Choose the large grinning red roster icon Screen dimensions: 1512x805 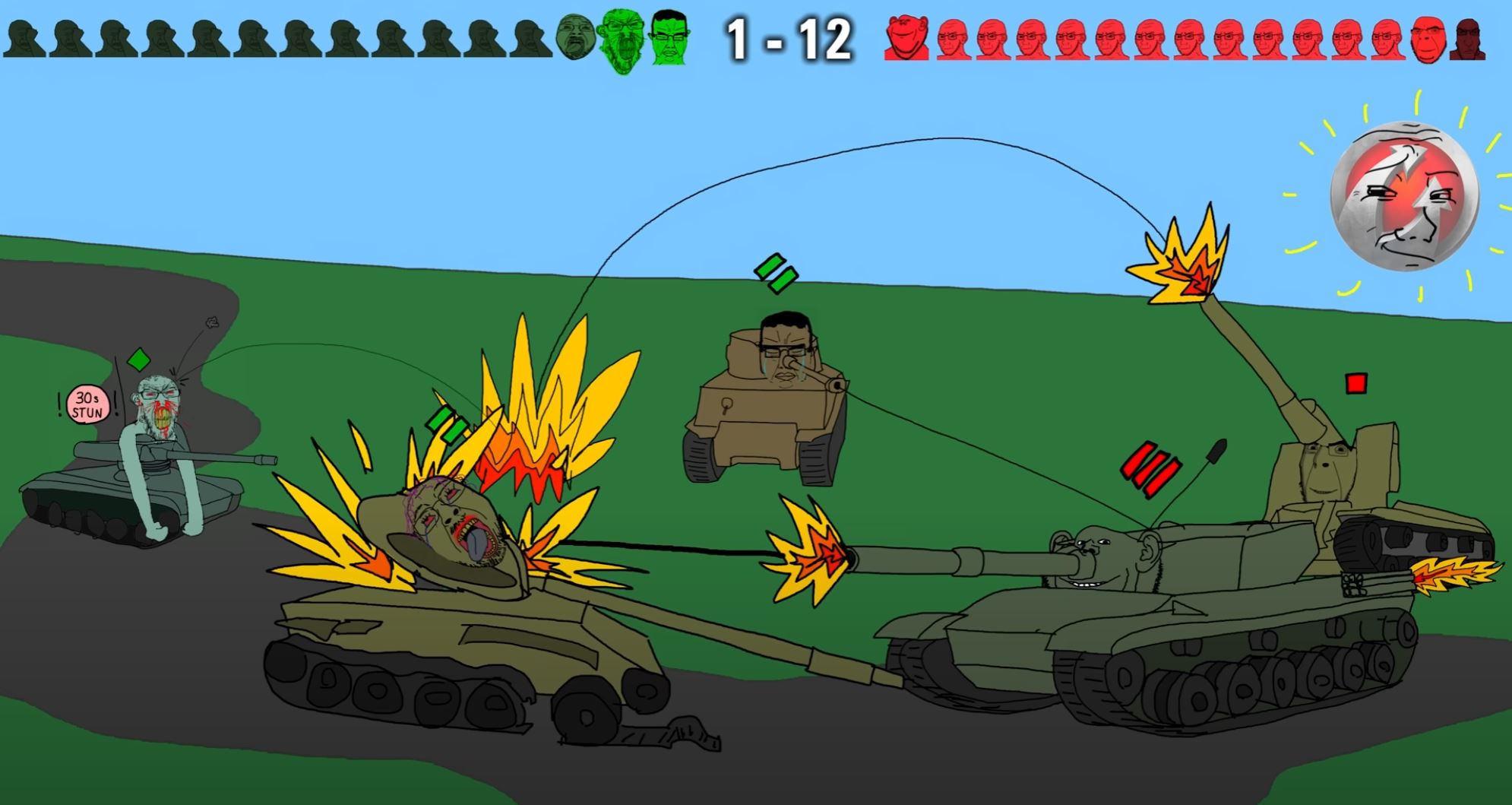(906, 38)
